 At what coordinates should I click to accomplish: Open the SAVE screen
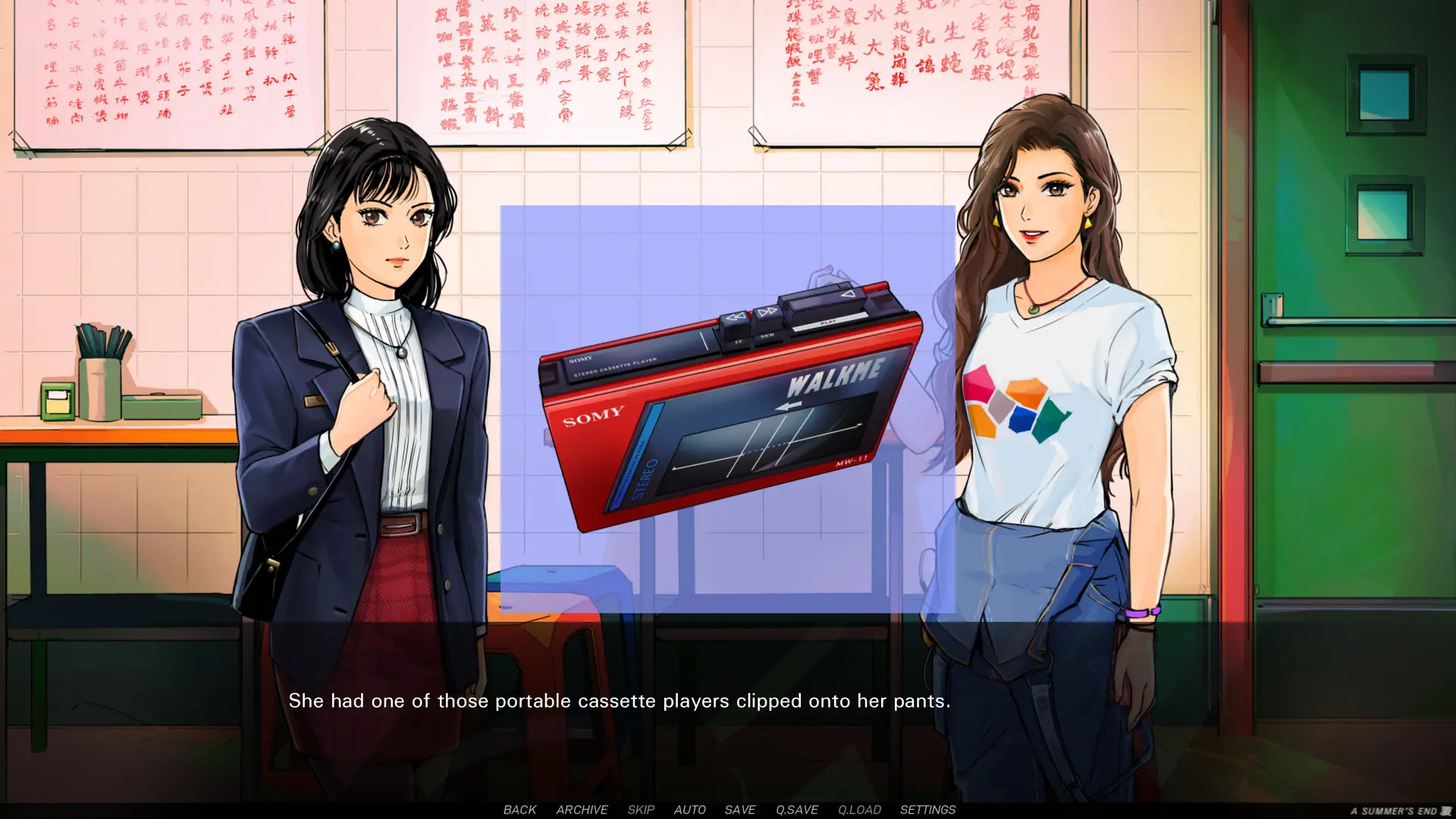click(x=739, y=809)
